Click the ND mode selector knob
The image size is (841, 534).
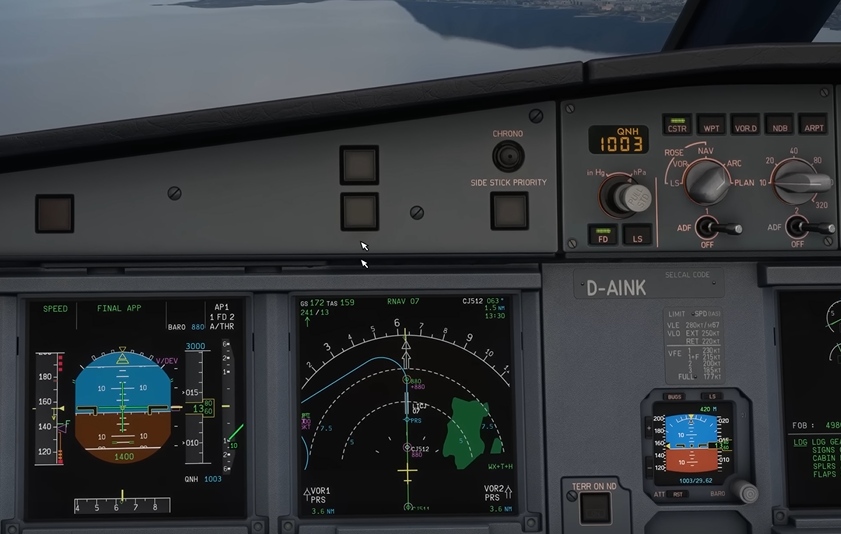point(709,182)
